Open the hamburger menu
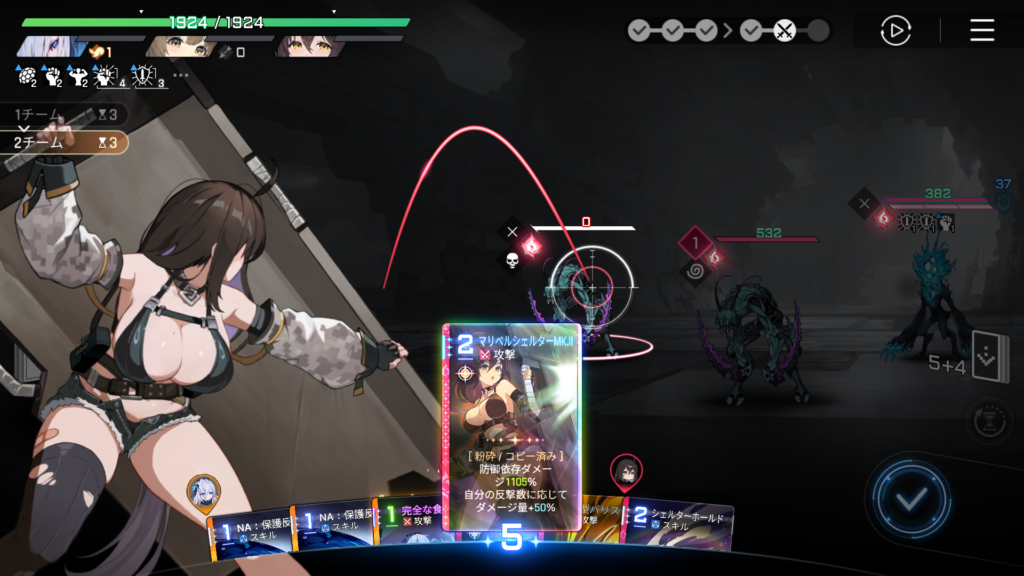Image resolution: width=1024 pixels, height=576 pixels. pos(982,31)
